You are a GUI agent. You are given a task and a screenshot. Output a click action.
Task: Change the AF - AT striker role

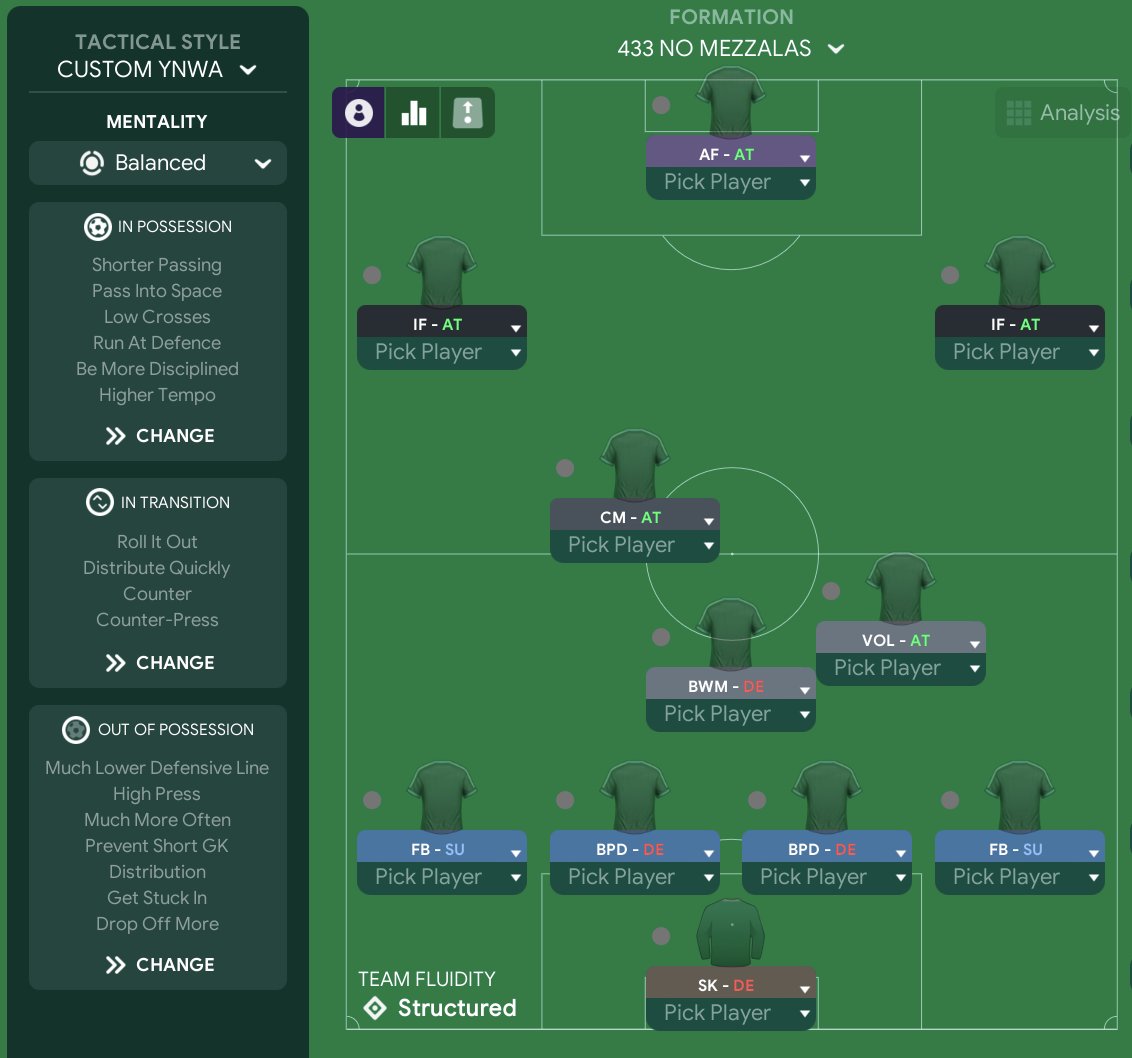click(x=730, y=155)
